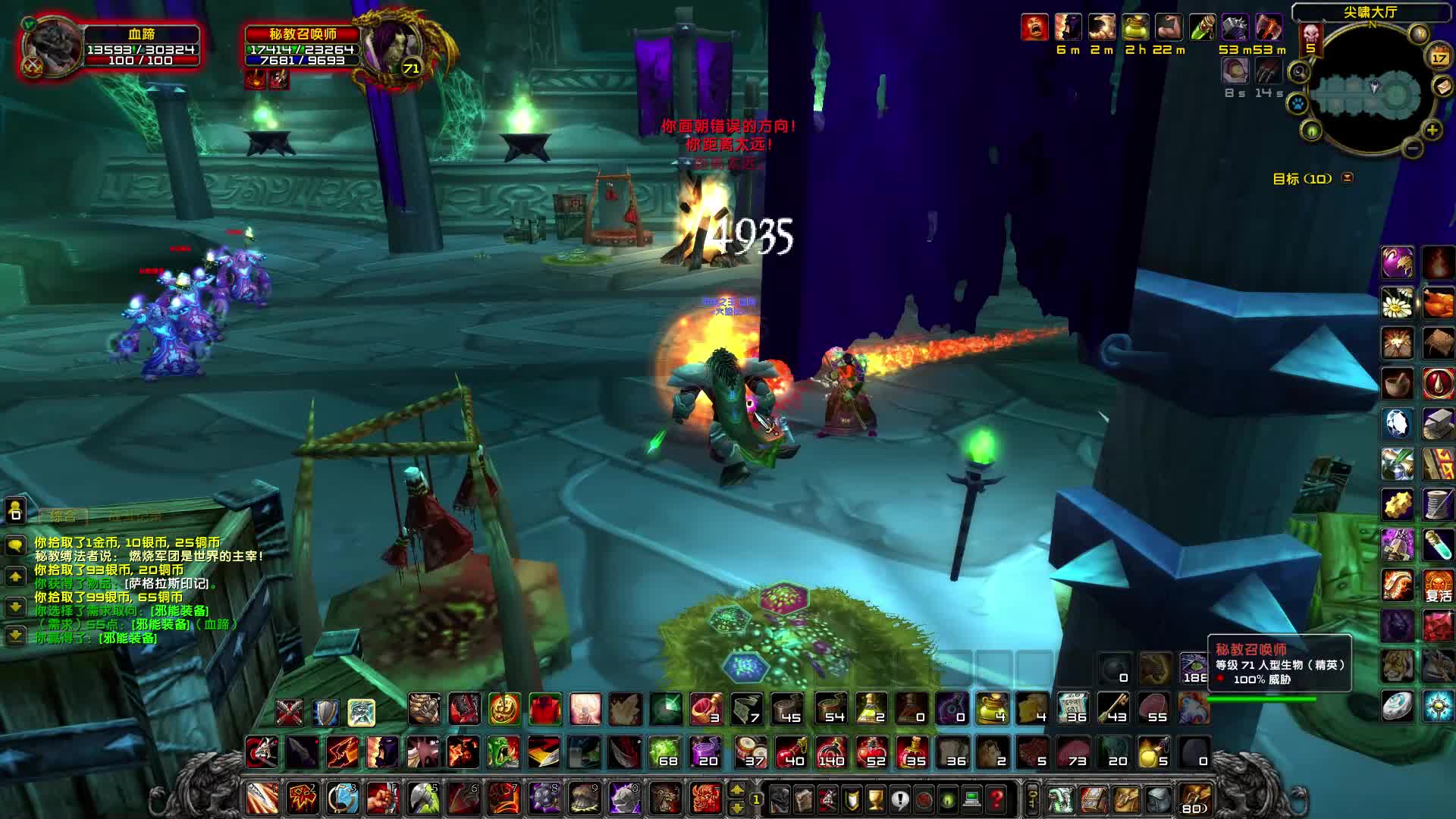
Task: Open the social friends button above chat
Action: point(16,512)
